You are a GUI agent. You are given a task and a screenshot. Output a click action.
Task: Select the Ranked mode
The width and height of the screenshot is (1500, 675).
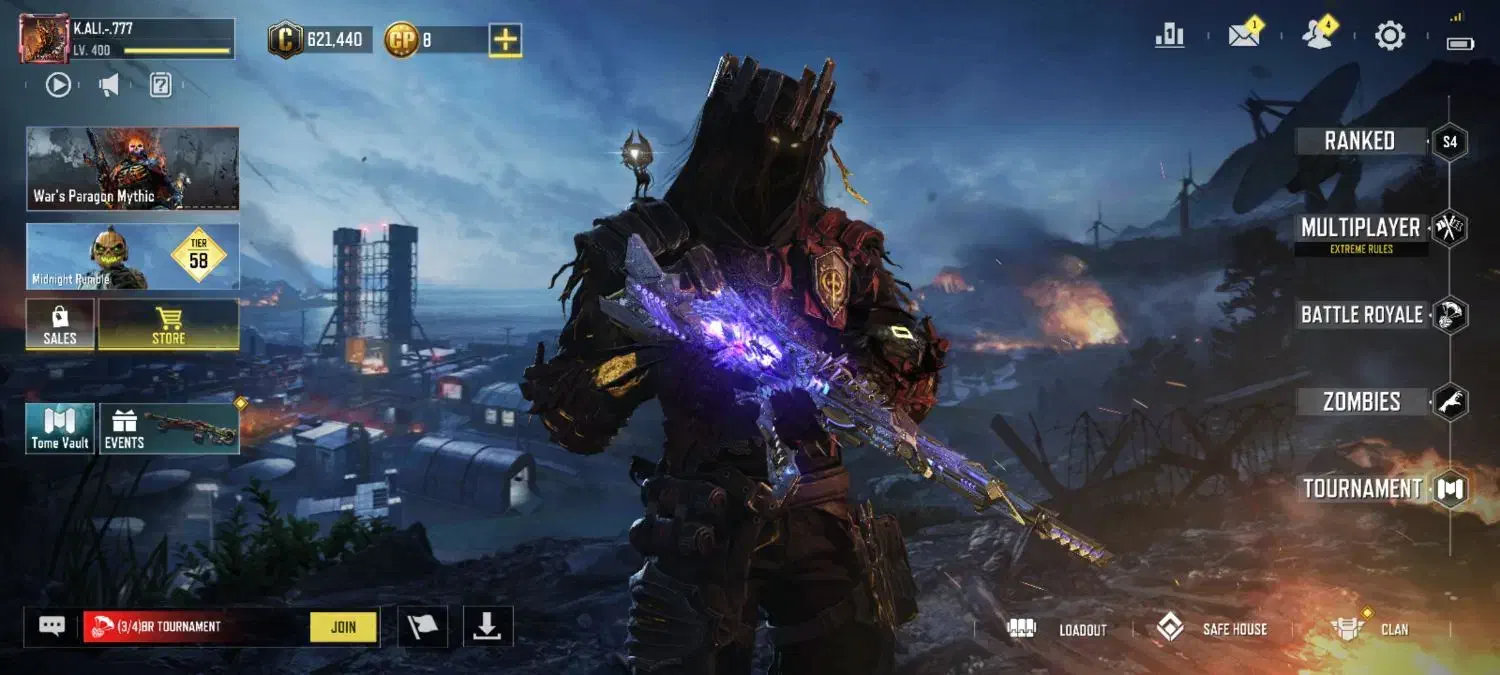tap(1360, 141)
